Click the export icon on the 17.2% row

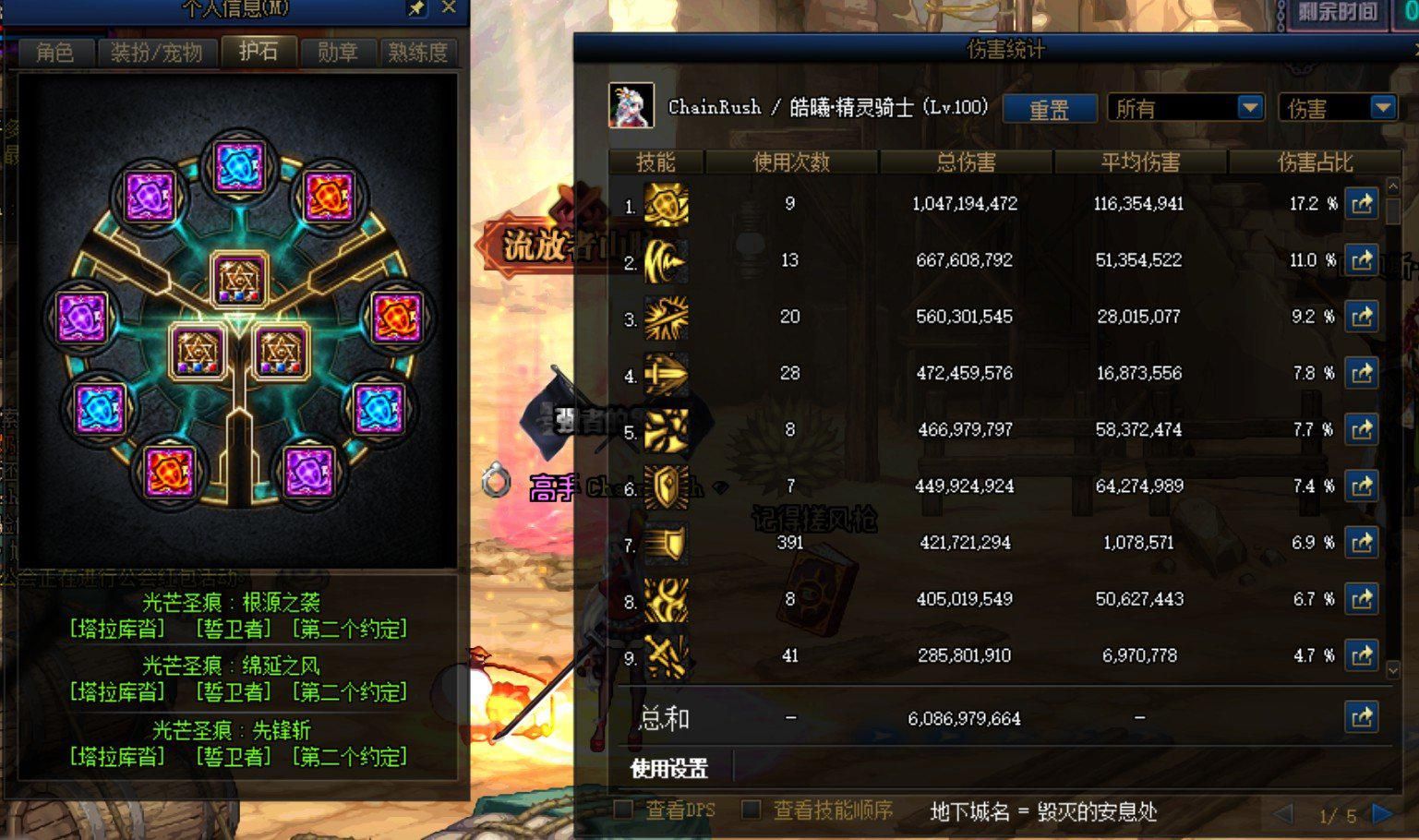1362,204
